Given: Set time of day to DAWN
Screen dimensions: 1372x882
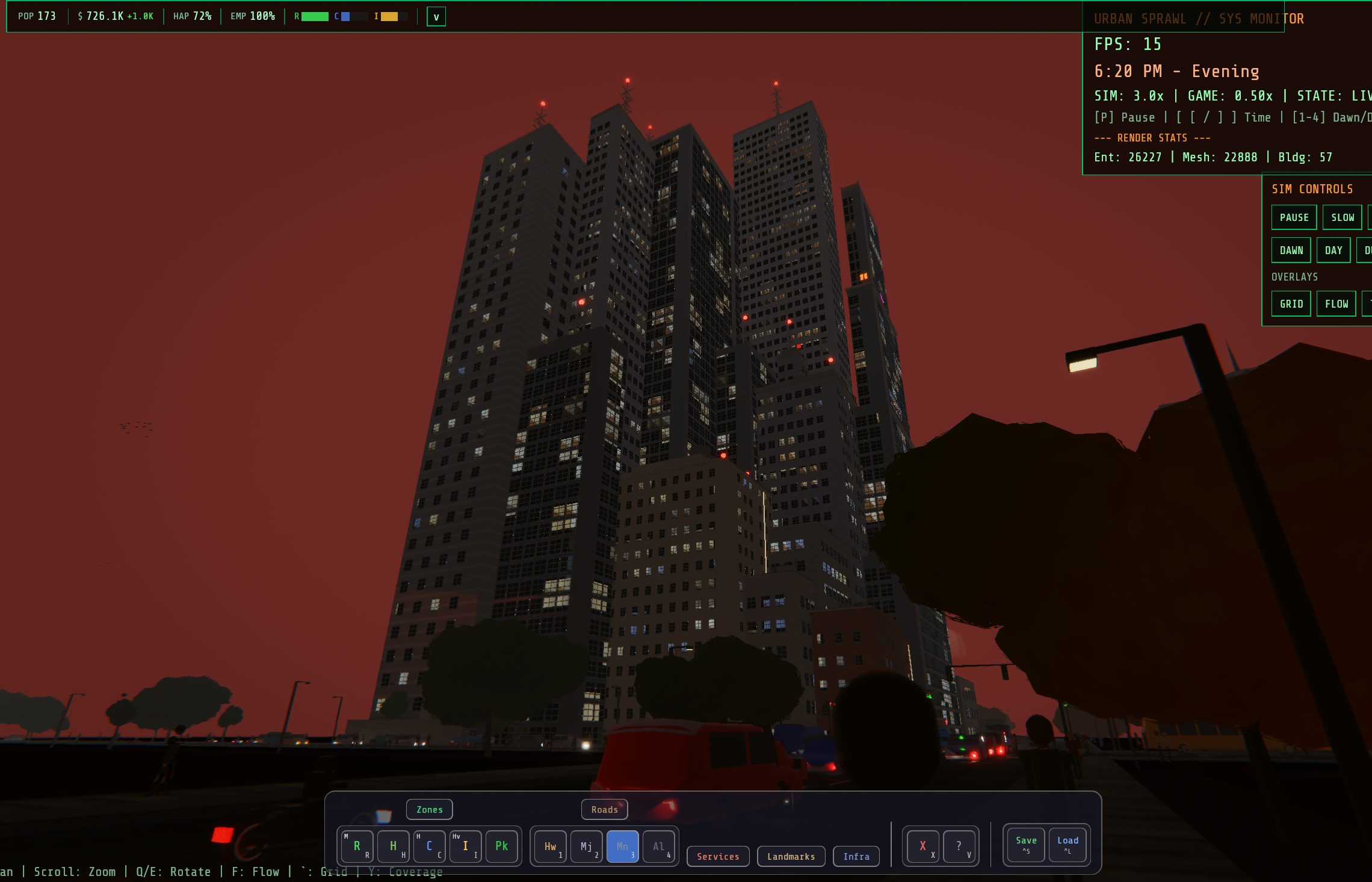Looking at the screenshot, I should tap(1291, 249).
